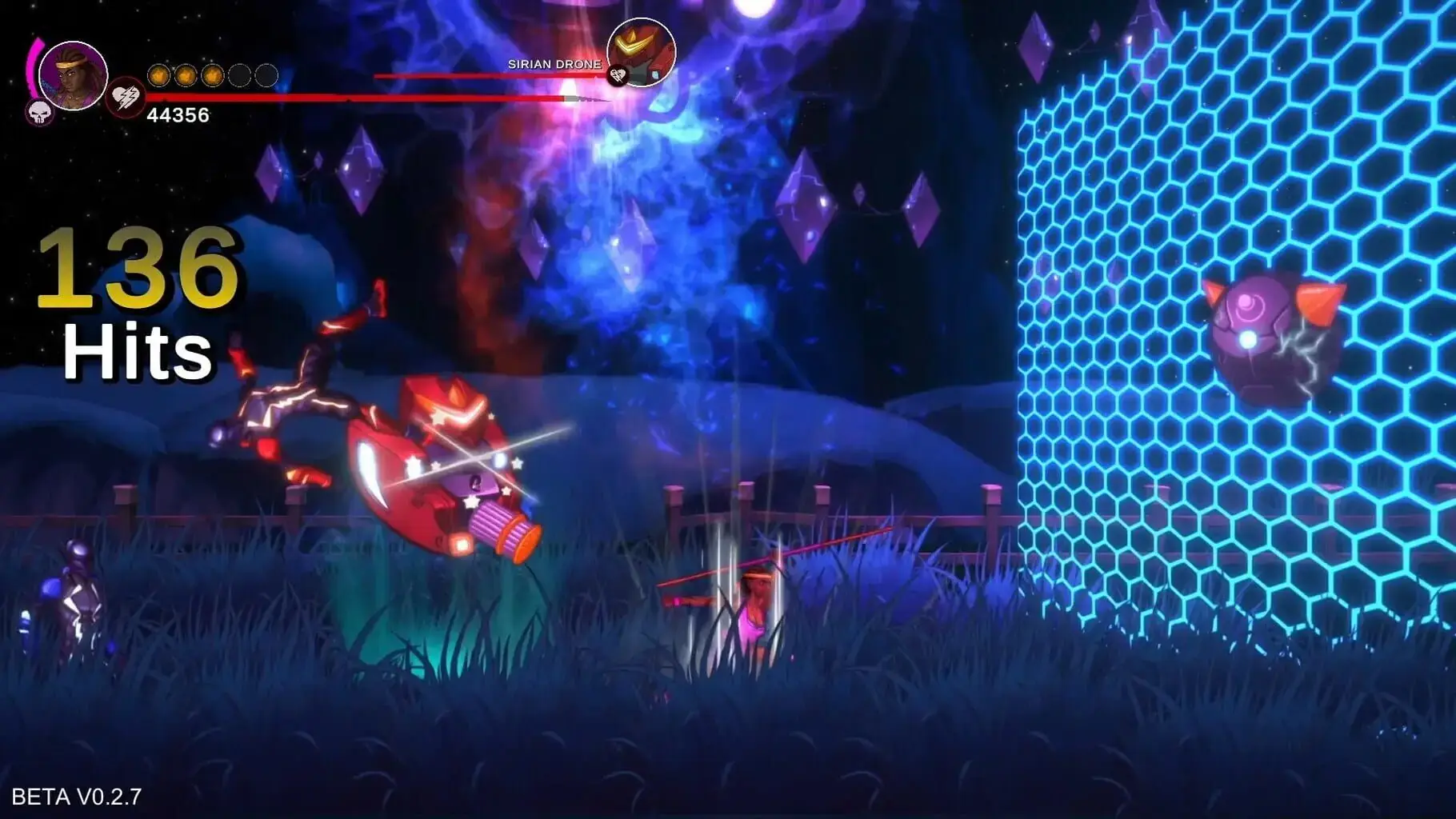Click the cracked heart icon beside player portrait

point(125,98)
